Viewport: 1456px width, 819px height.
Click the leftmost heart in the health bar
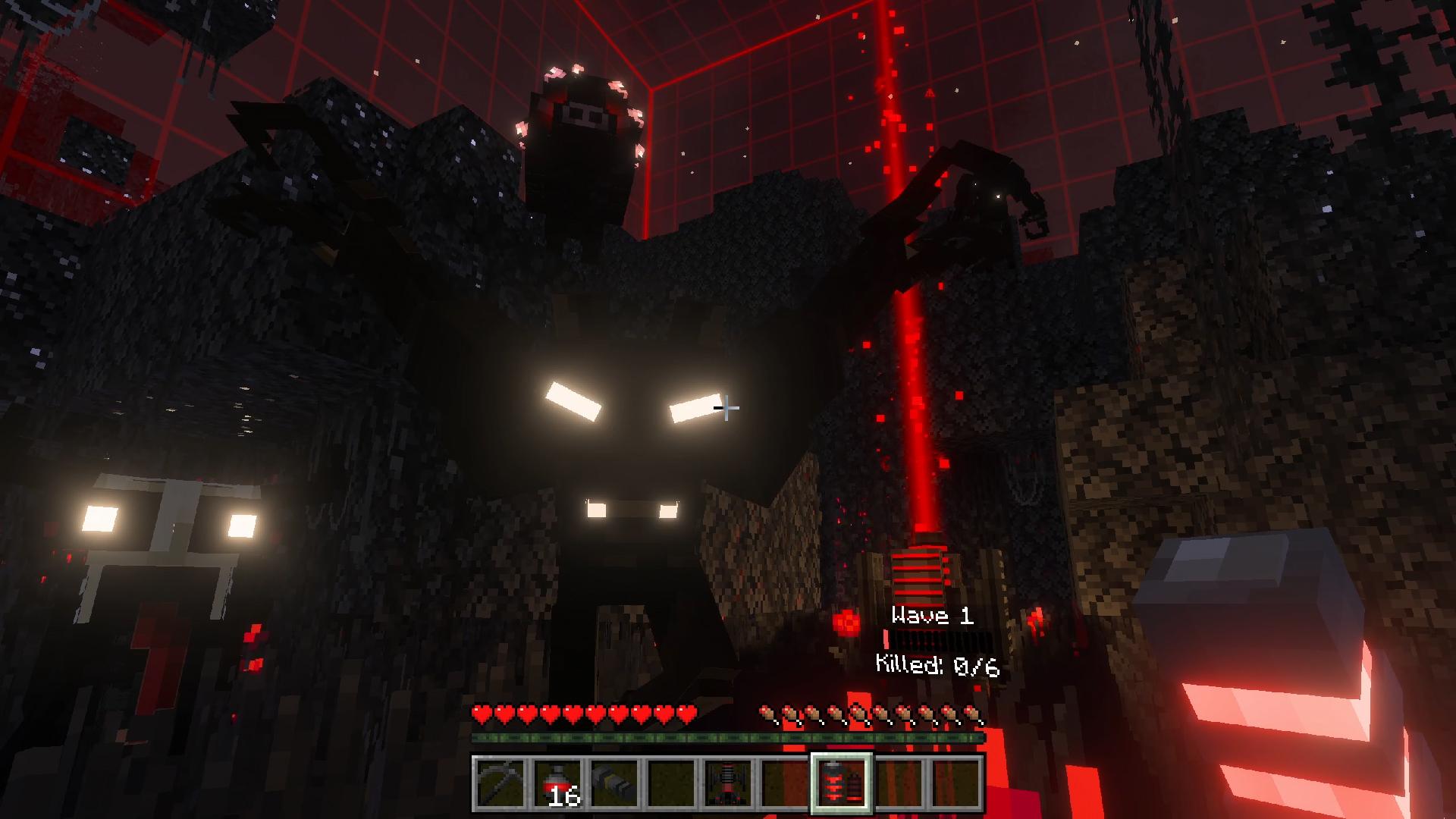click(481, 713)
